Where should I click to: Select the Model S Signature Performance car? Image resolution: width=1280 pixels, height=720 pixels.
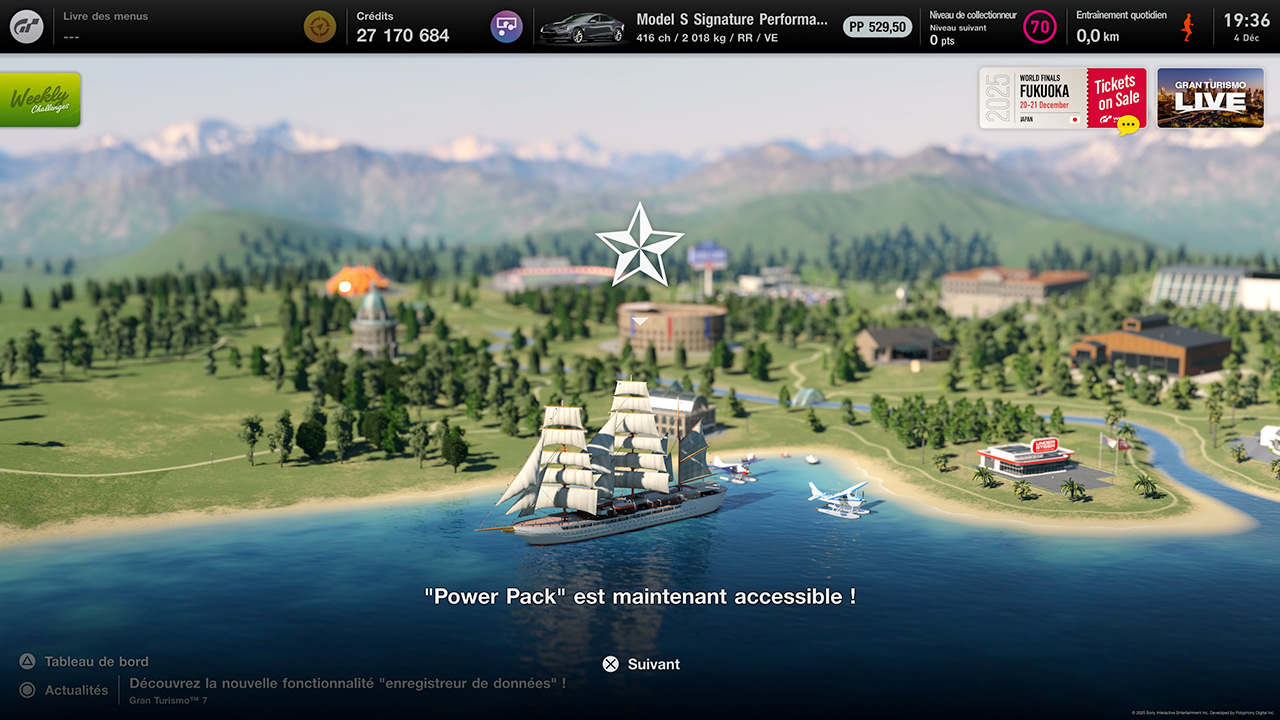(x=685, y=27)
